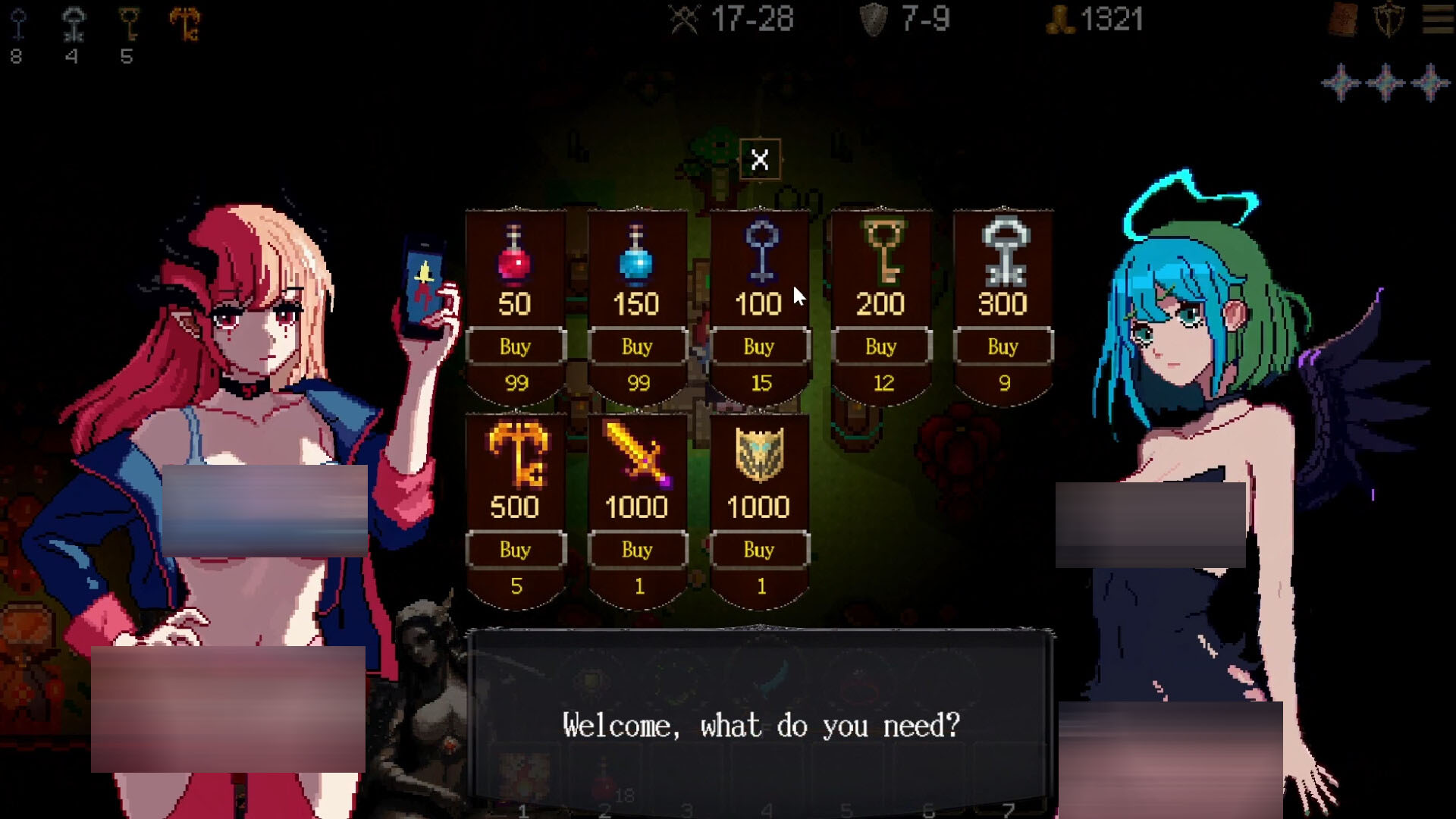This screenshot has width=1456, height=819.
Task: Buy the silver skull key for 300
Action: point(1003,347)
